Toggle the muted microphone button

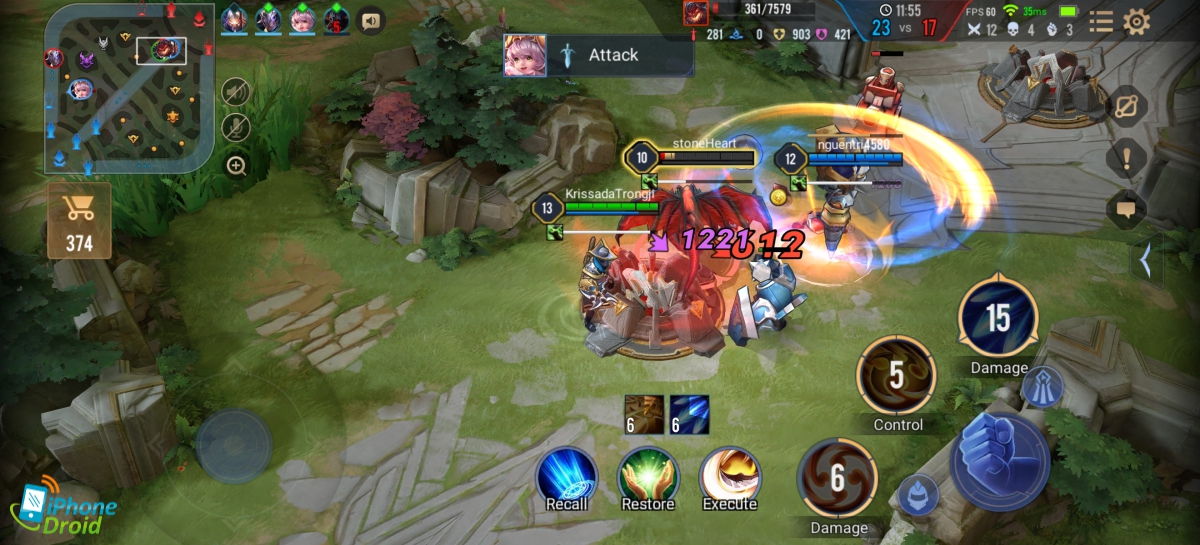pos(235,127)
